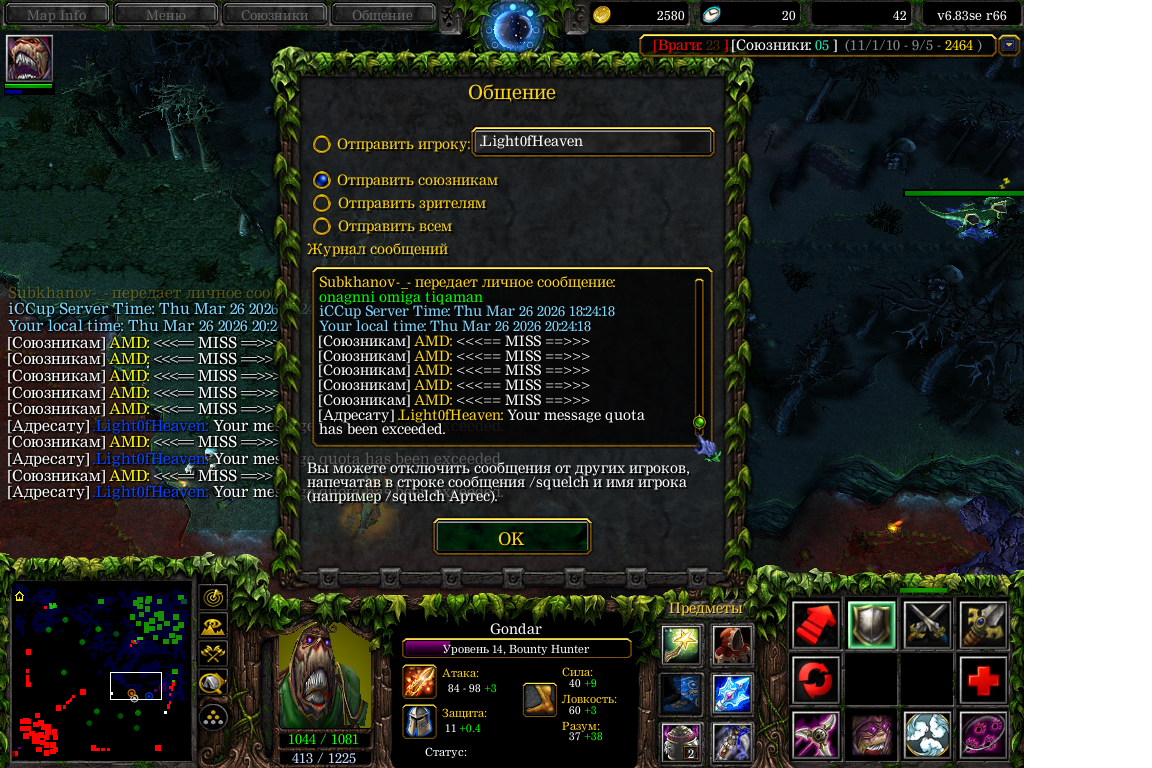This screenshot has height=768, width=1152.
Task: Select the Bounty Hunter hero icon
Action: [29, 59]
